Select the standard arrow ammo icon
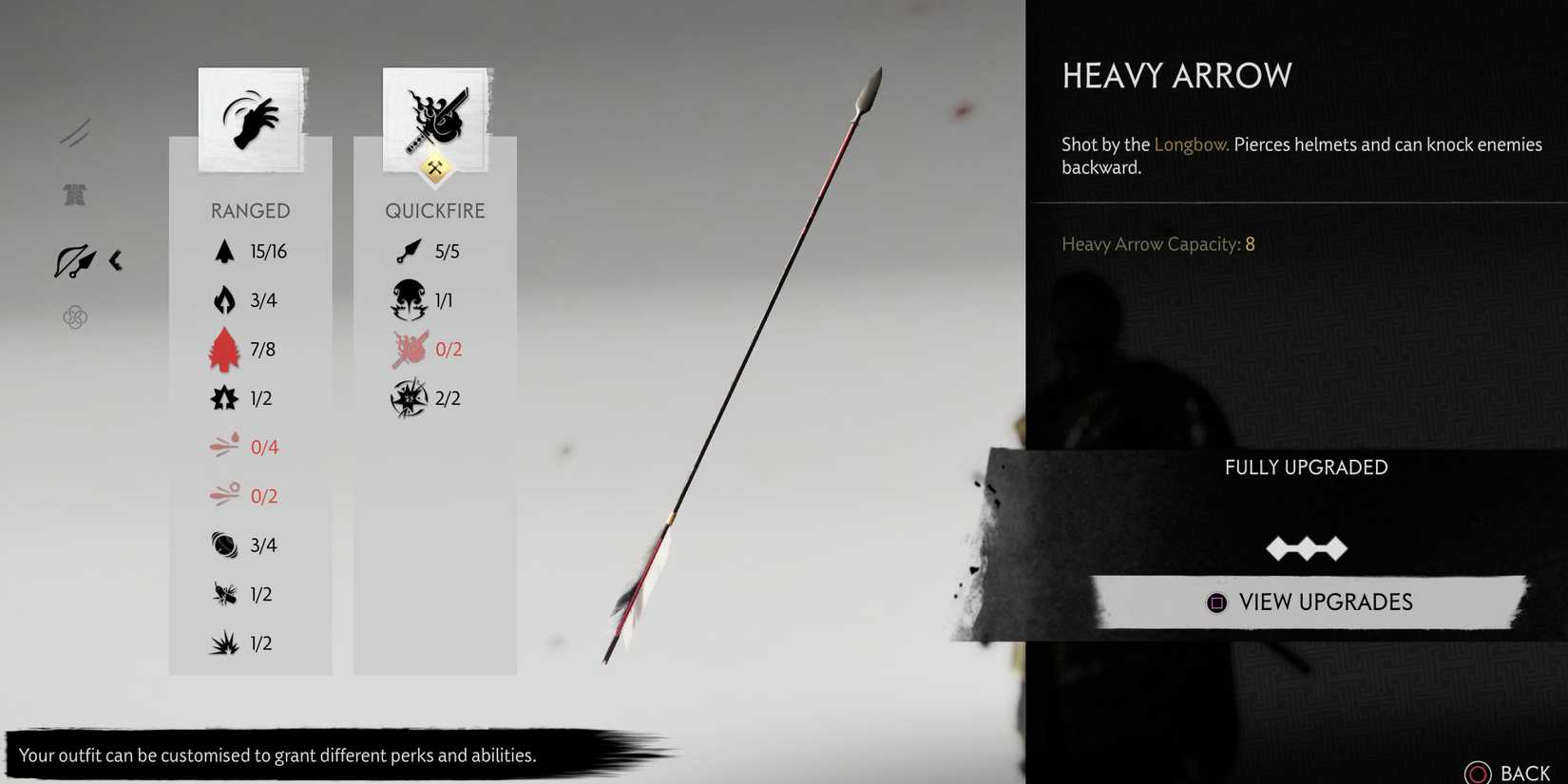This screenshot has height=784, width=1568. (x=224, y=251)
